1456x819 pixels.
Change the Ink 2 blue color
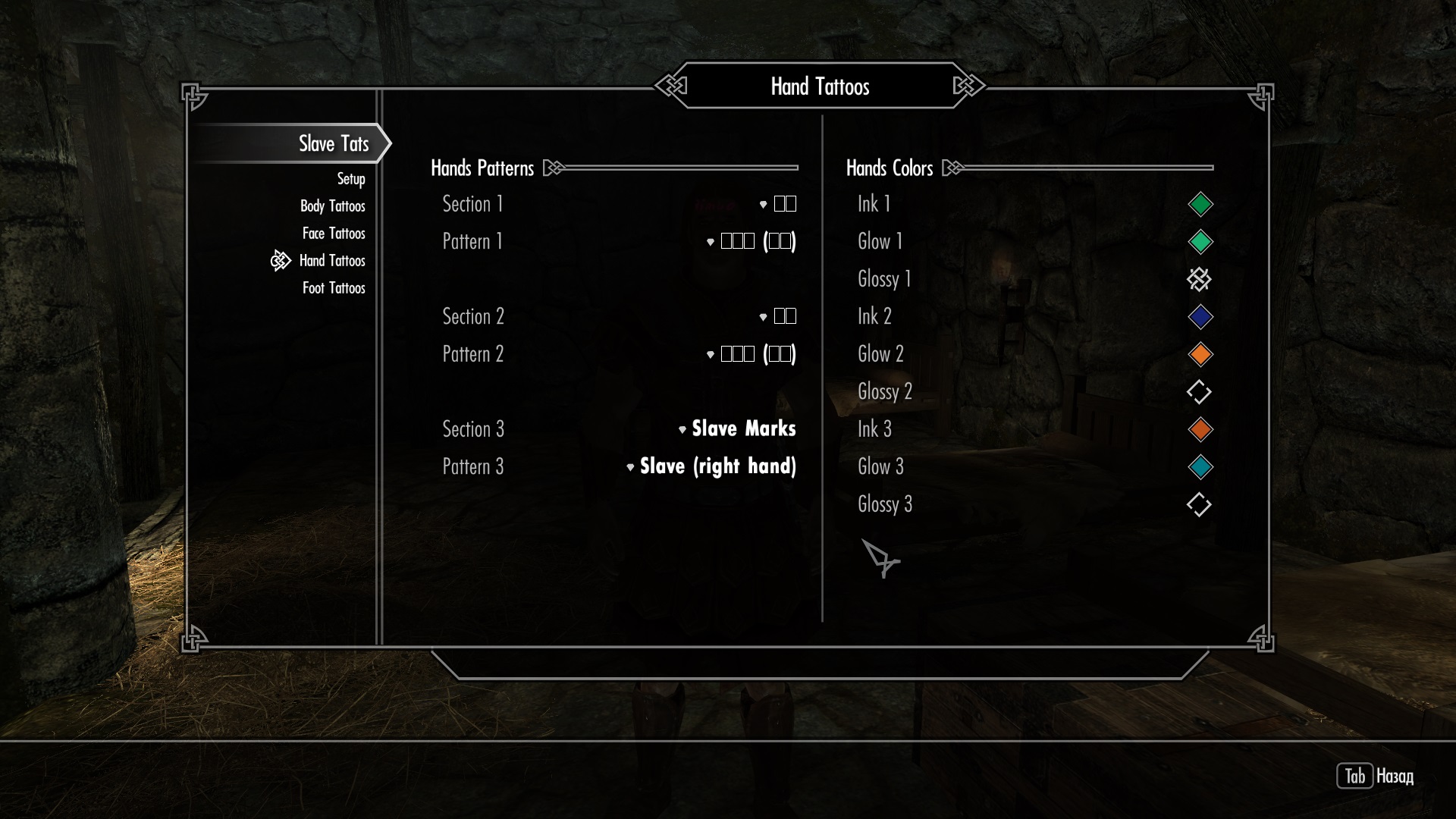pyautogui.click(x=1200, y=317)
